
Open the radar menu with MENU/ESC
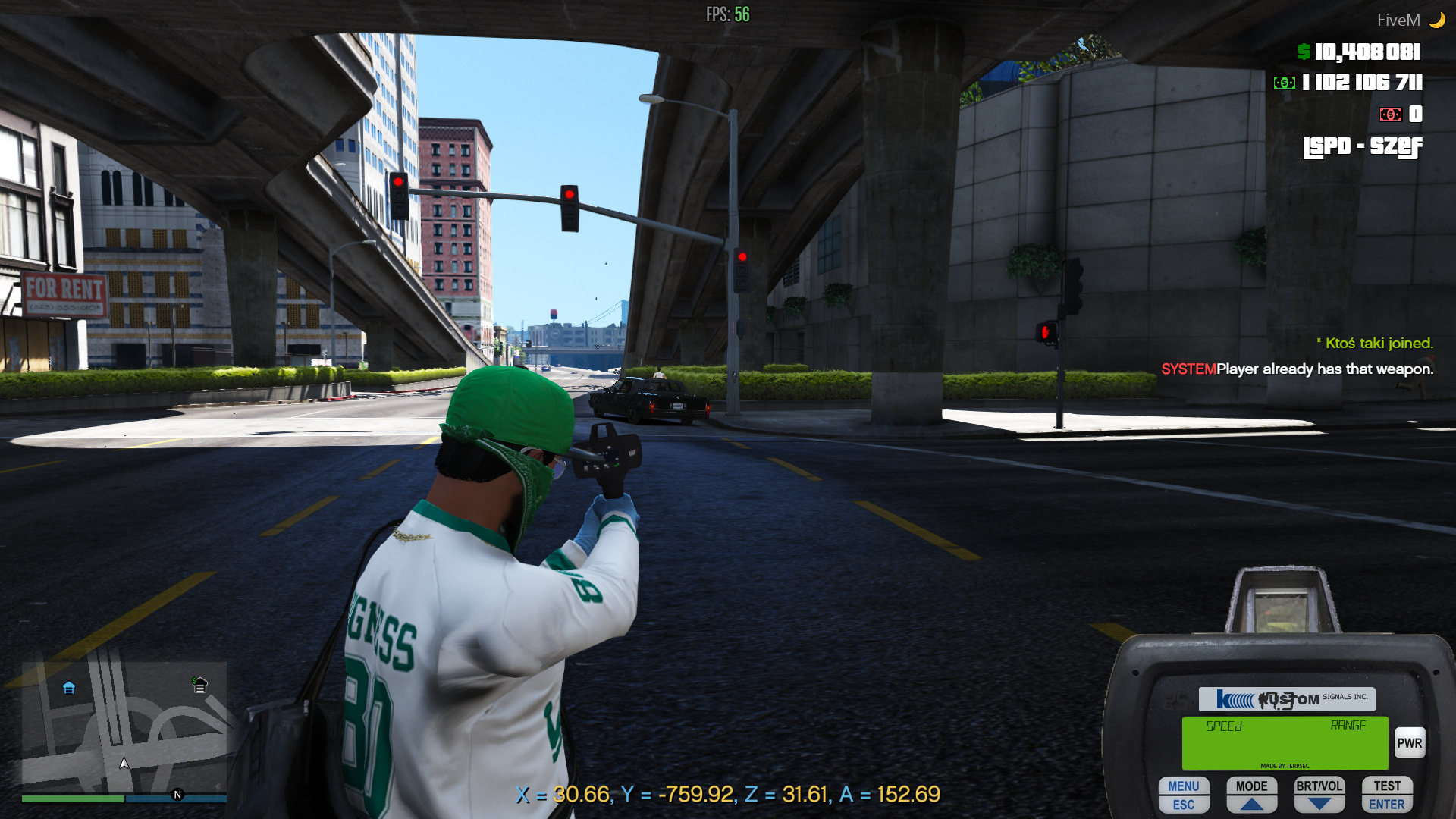pyautogui.click(x=1184, y=793)
